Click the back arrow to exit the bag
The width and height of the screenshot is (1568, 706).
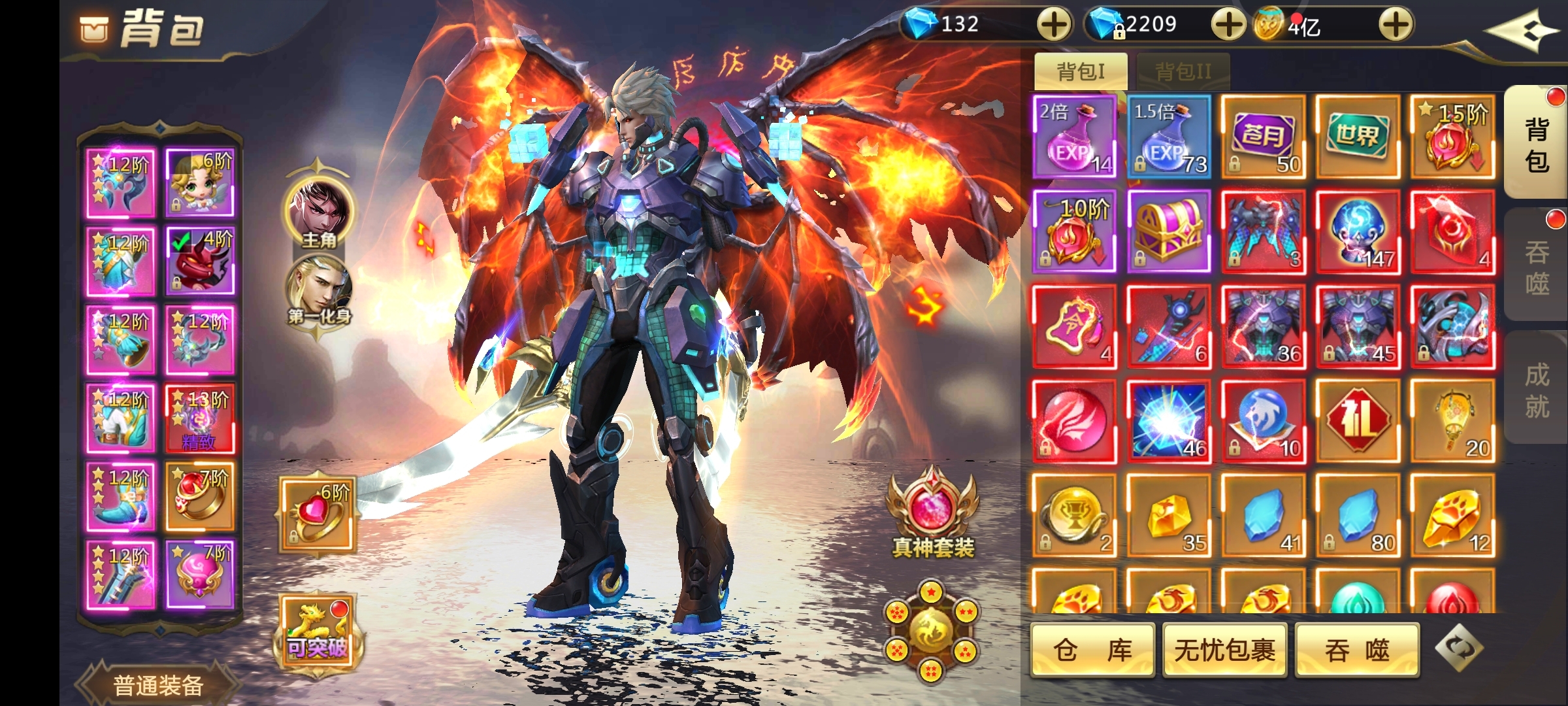click(x=1521, y=30)
